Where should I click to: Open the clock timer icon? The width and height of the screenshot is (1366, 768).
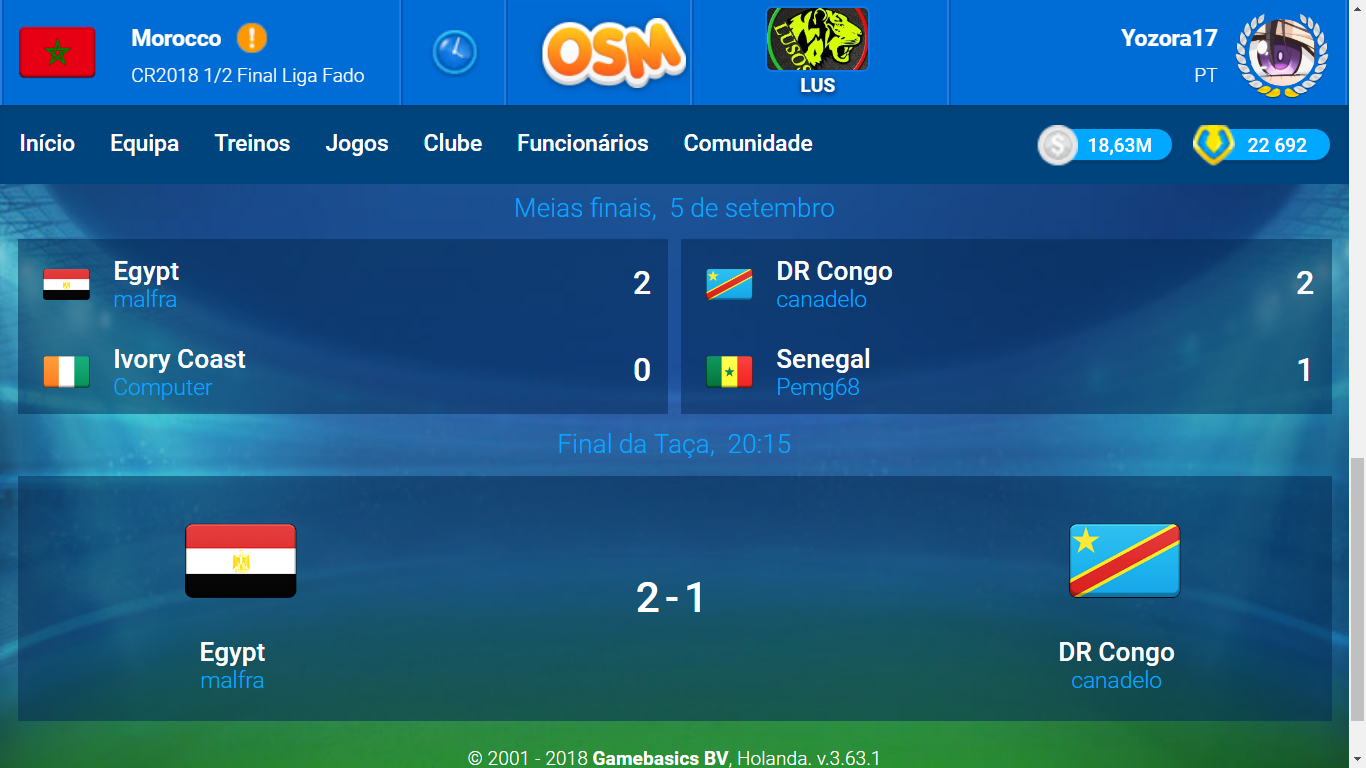pos(454,52)
